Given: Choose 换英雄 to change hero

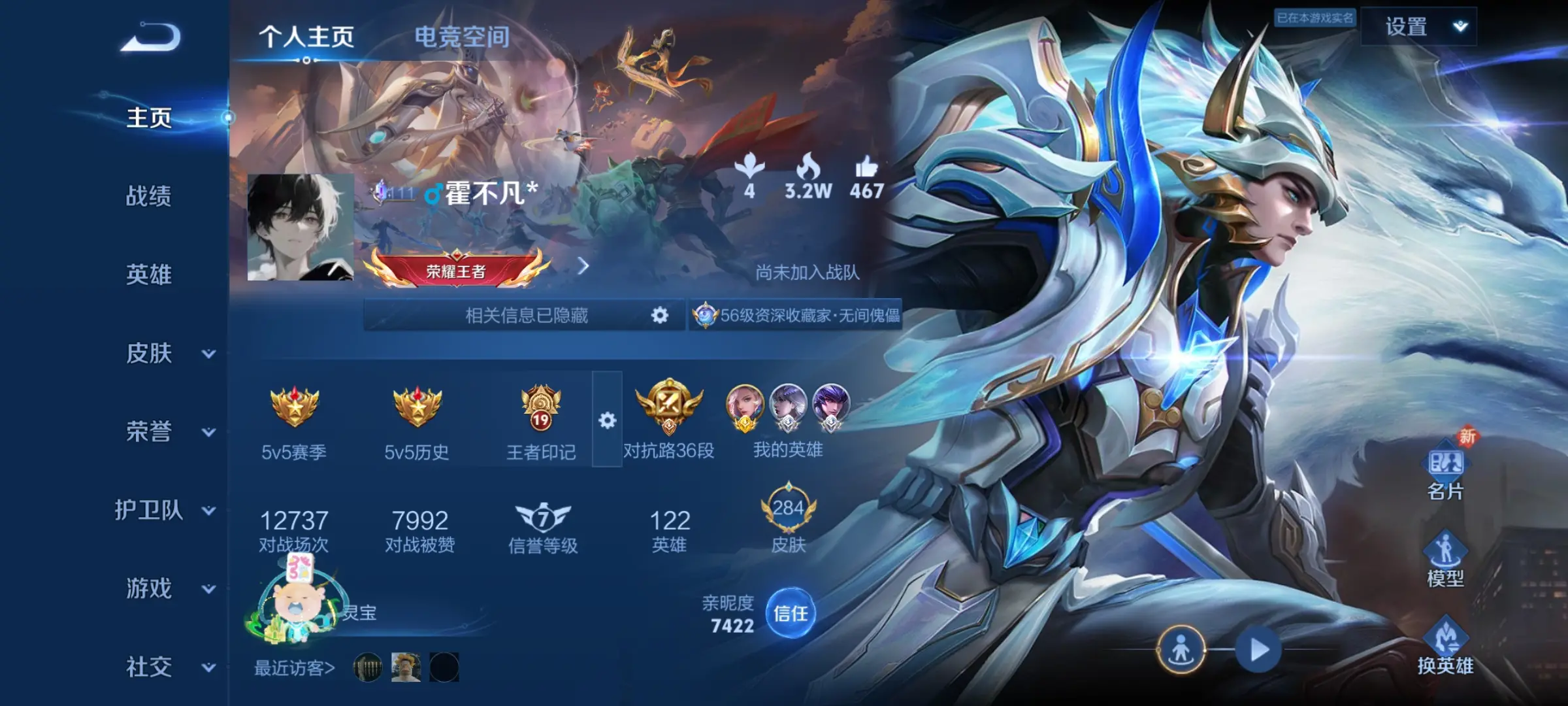Looking at the screenshot, I should coord(1445,647).
